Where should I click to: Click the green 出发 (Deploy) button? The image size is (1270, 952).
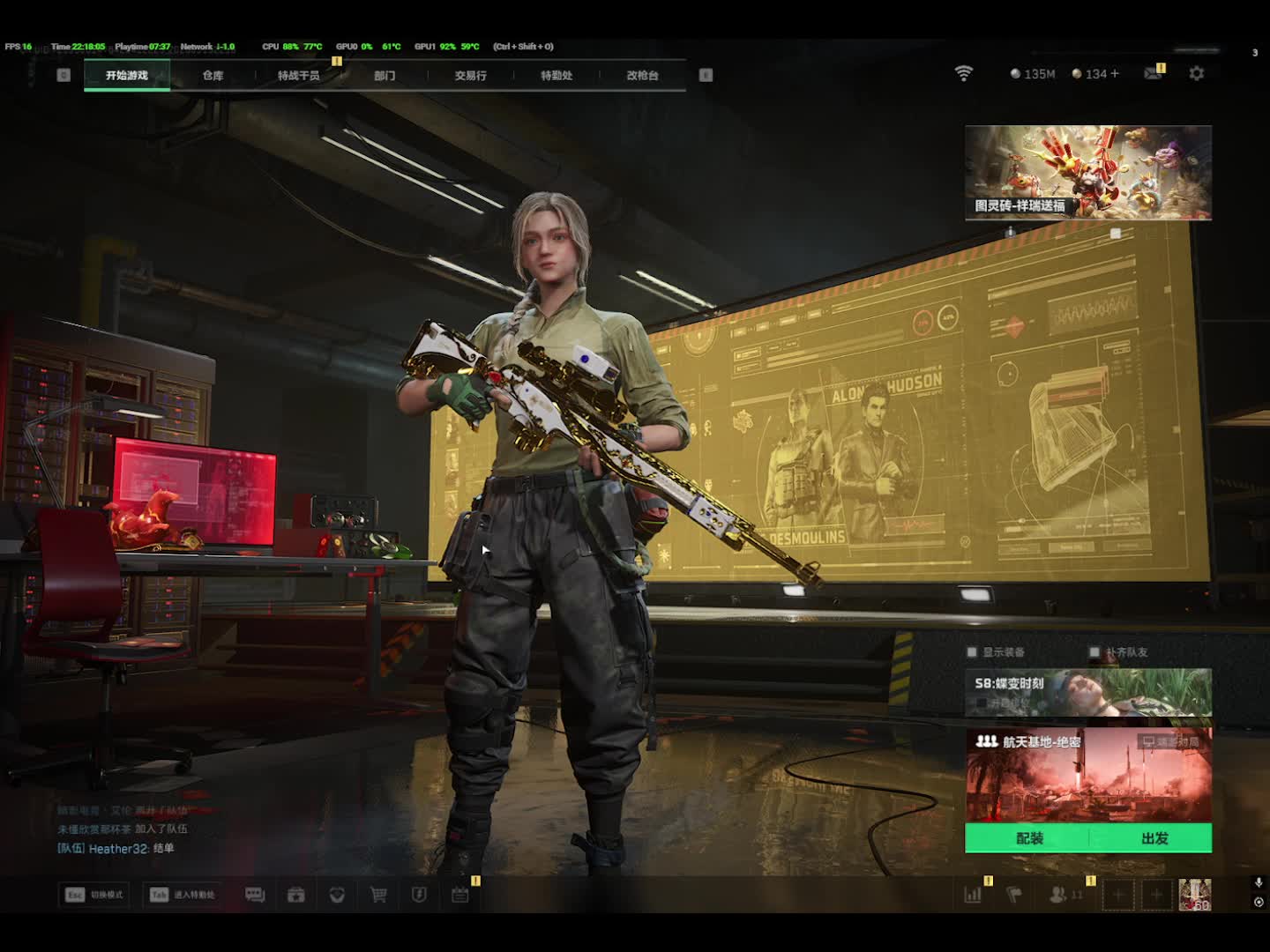point(1154,838)
